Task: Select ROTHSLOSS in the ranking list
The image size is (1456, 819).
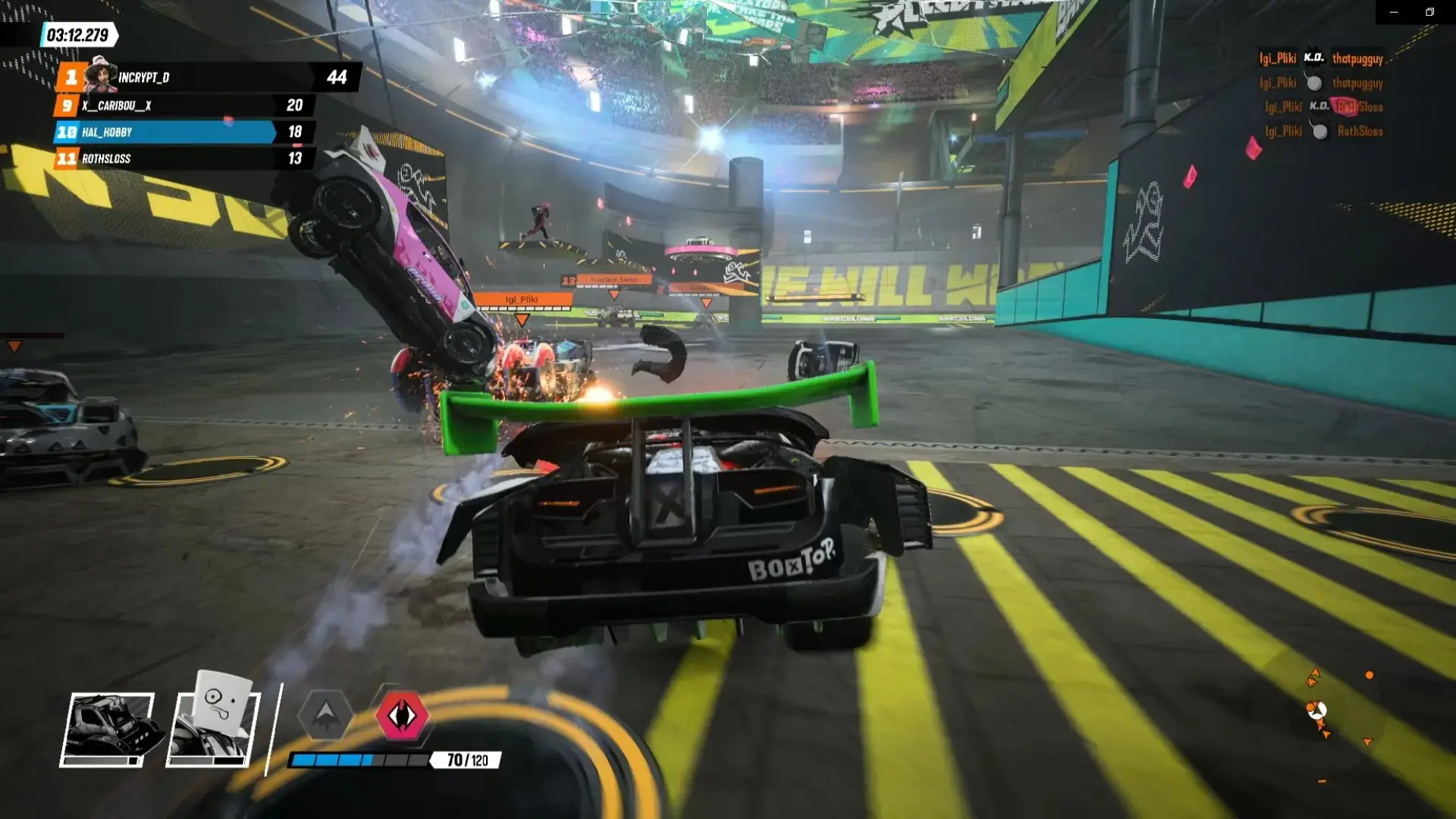Action: pyautogui.click(x=182, y=158)
